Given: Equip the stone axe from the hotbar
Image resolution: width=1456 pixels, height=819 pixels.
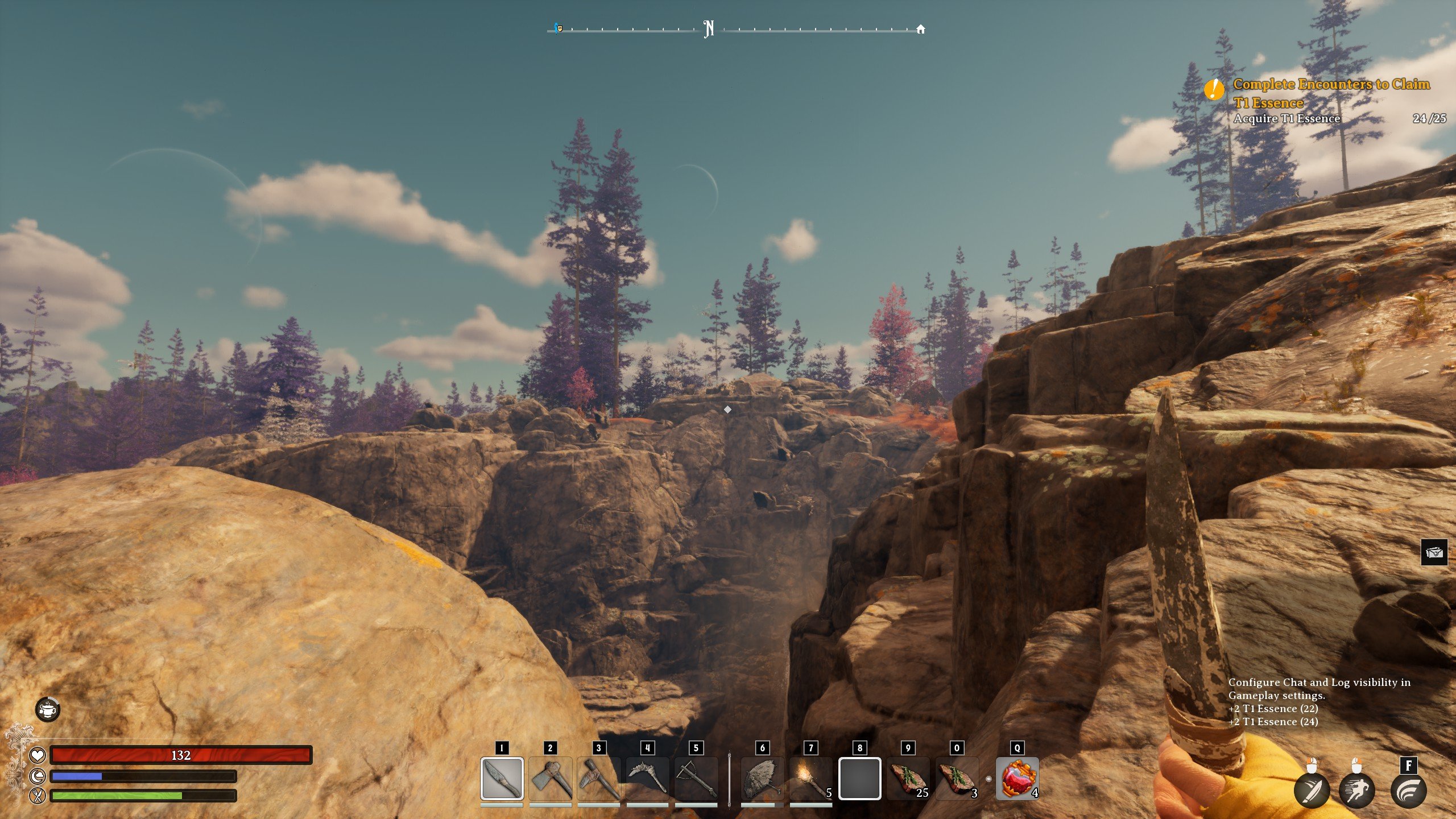Looking at the screenshot, I should (550, 778).
